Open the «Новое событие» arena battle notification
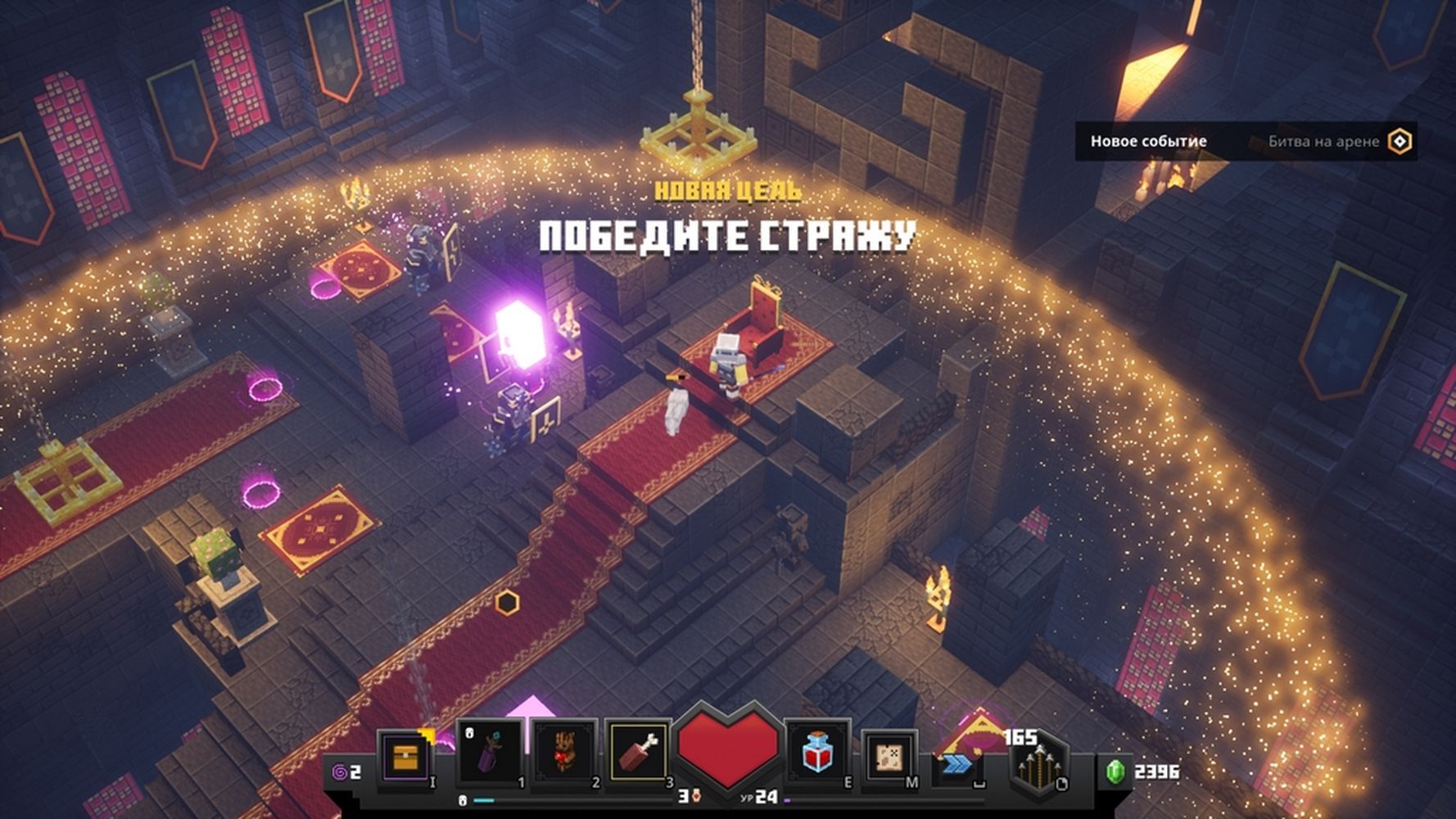This screenshot has height=819, width=1456. pyautogui.click(x=1245, y=142)
